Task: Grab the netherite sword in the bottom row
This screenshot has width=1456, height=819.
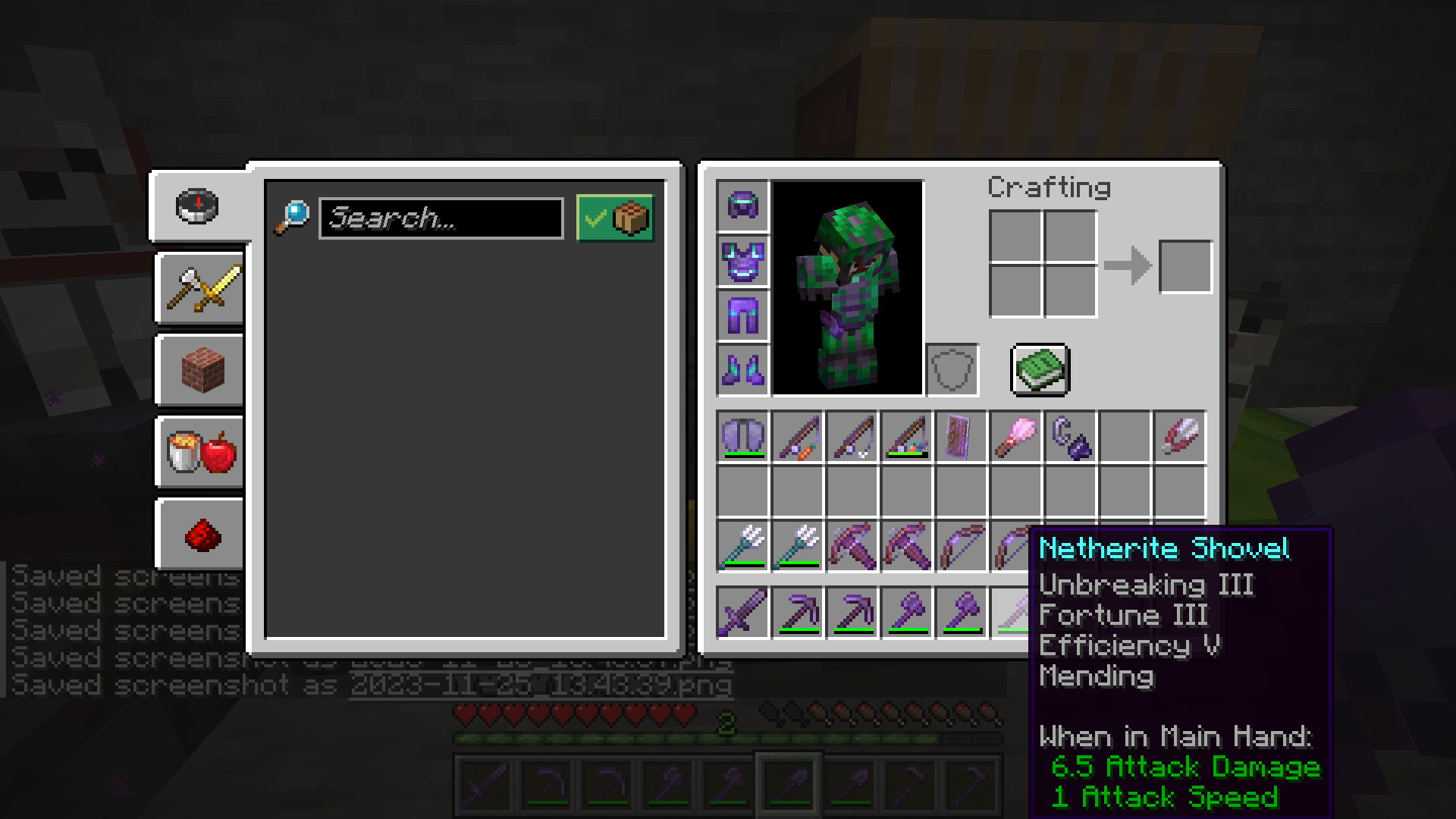Action: pos(743,613)
